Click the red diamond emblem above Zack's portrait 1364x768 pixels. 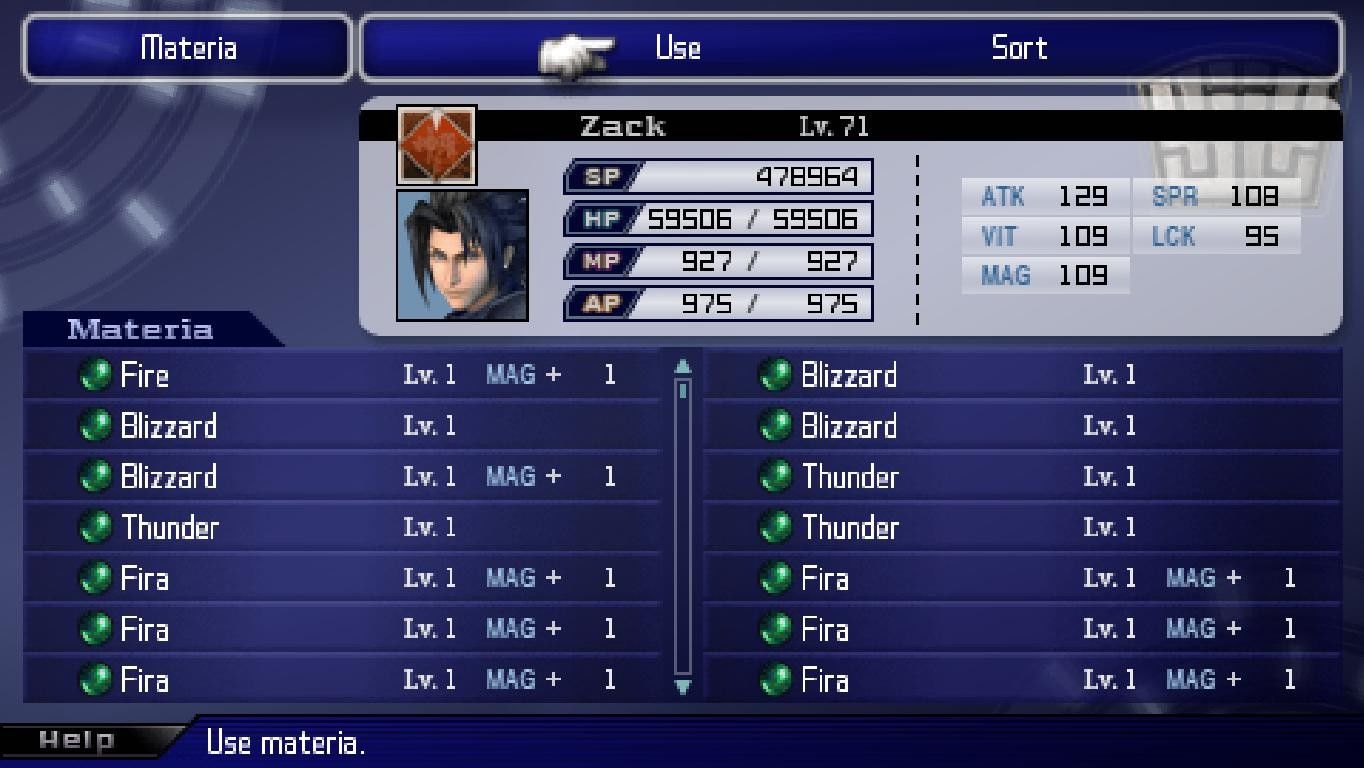click(437, 144)
